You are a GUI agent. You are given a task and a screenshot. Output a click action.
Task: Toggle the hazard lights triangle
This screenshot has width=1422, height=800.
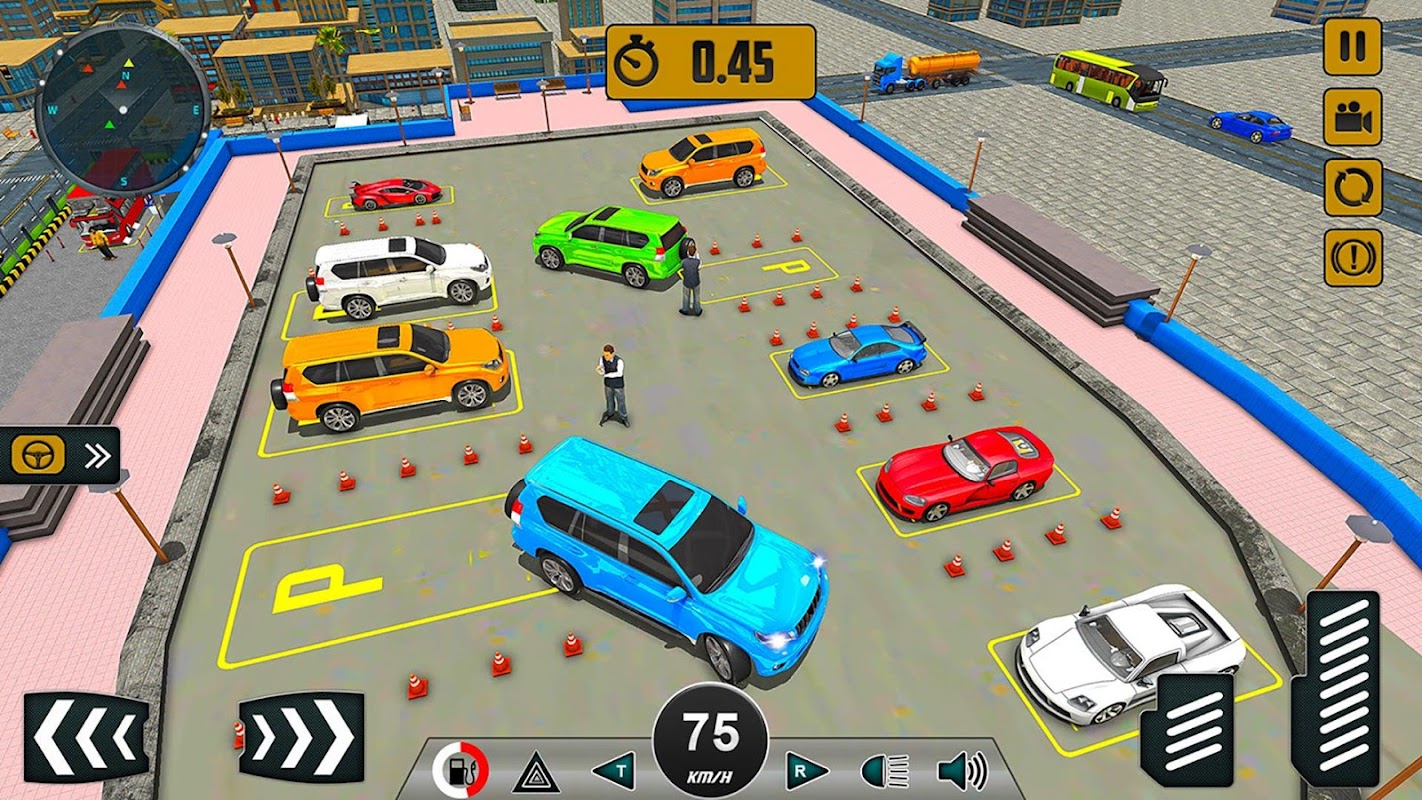[x=536, y=771]
